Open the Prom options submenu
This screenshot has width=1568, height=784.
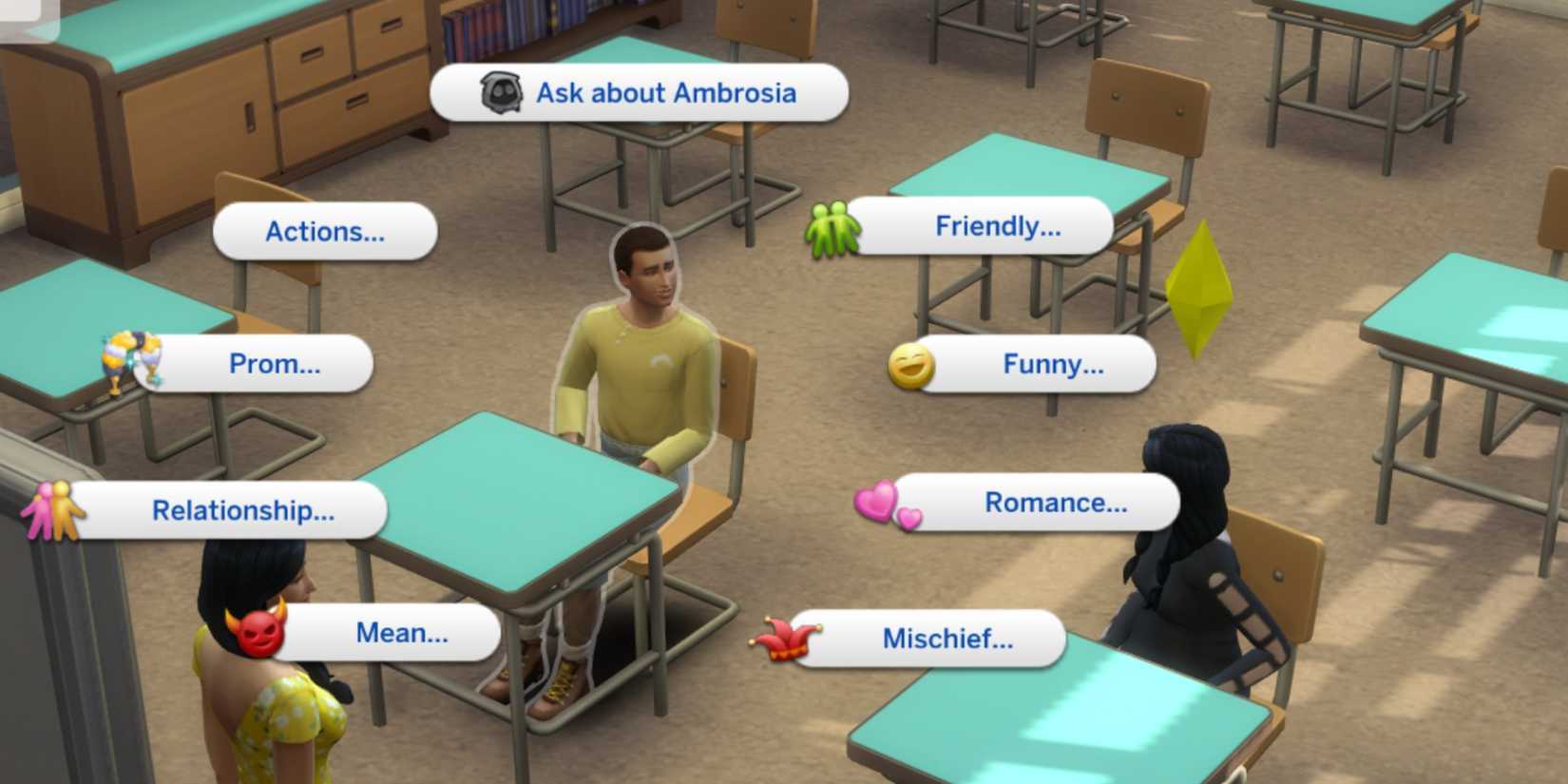[276, 363]
